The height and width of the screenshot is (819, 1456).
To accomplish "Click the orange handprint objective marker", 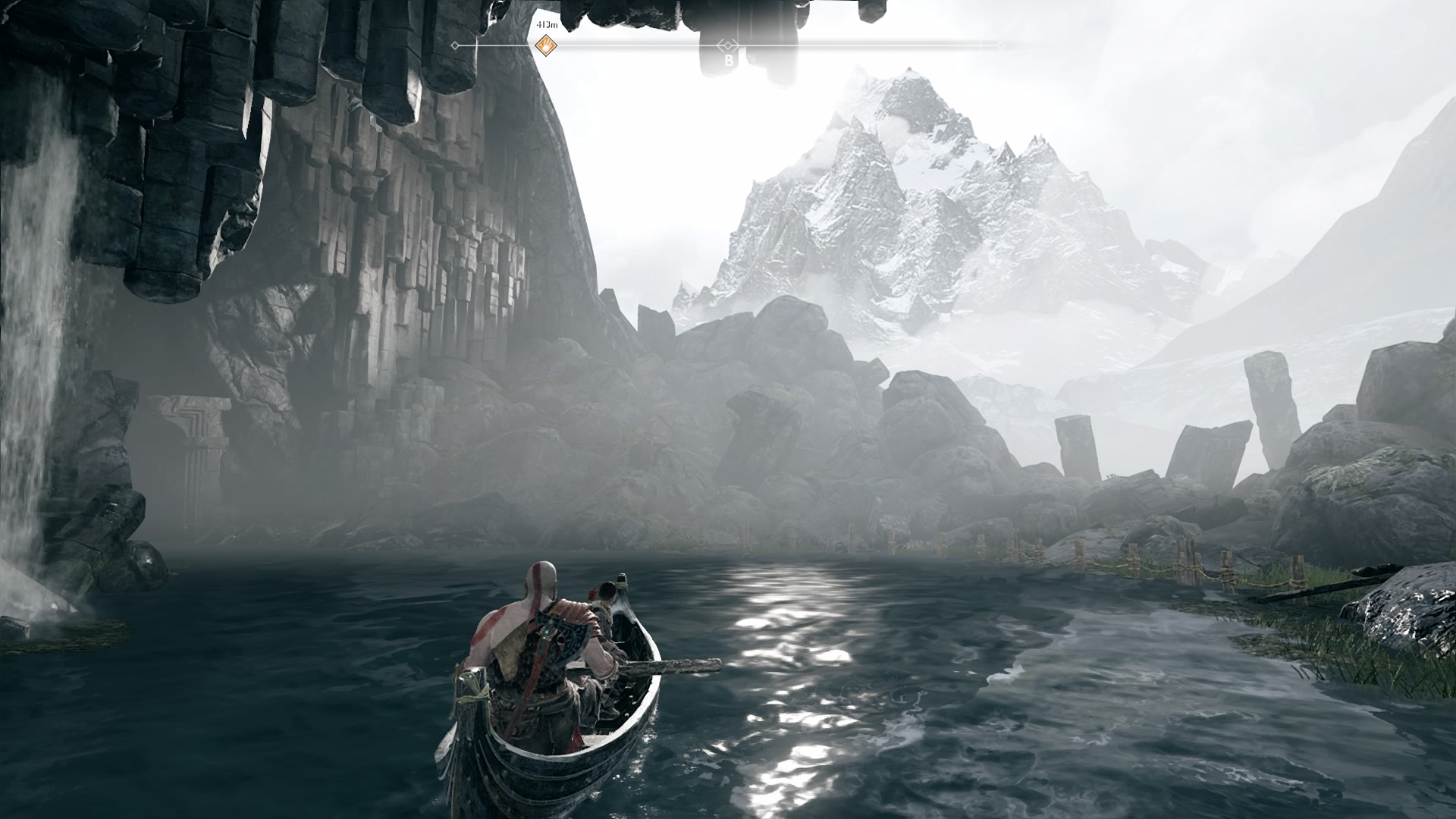I will [545, 46].
